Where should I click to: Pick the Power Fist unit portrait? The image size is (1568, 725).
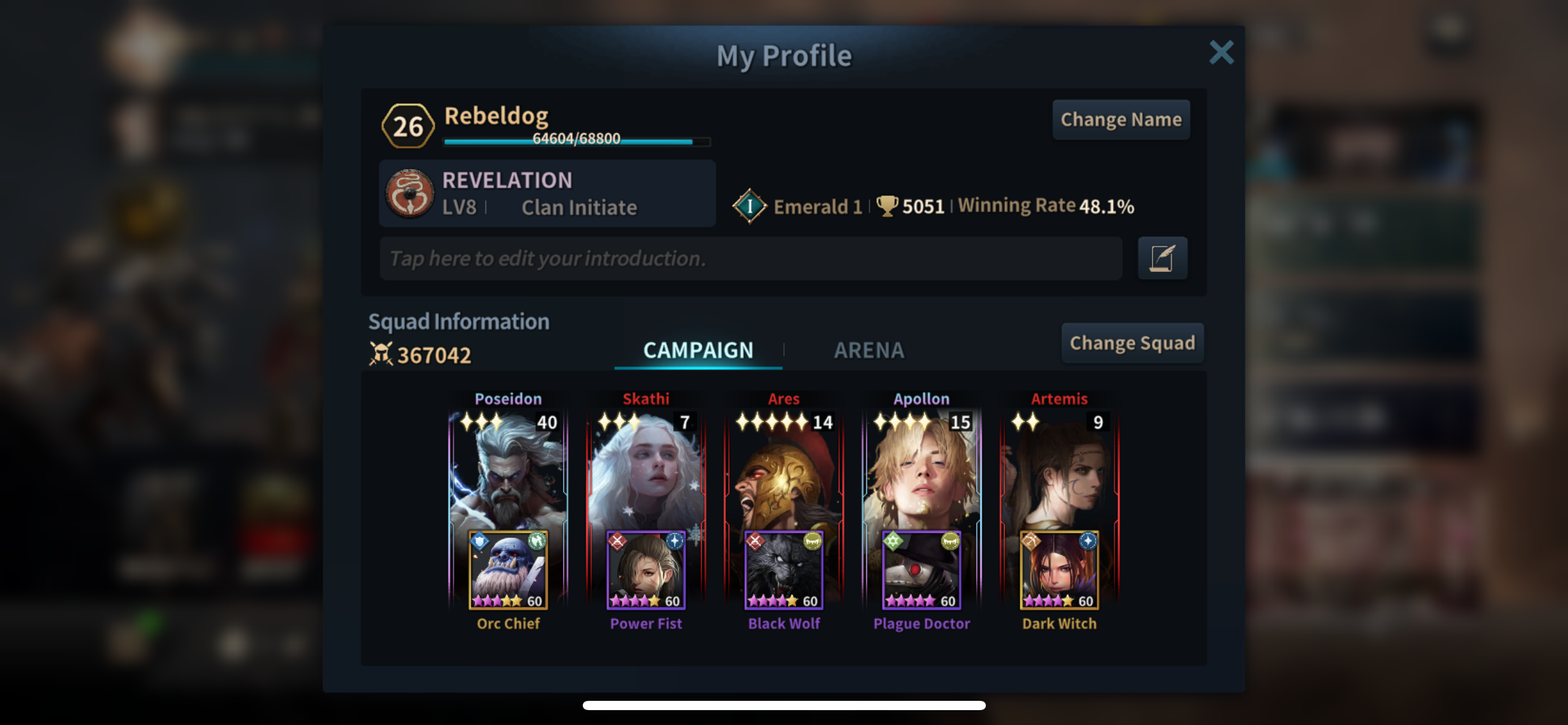tap(646, 570)
